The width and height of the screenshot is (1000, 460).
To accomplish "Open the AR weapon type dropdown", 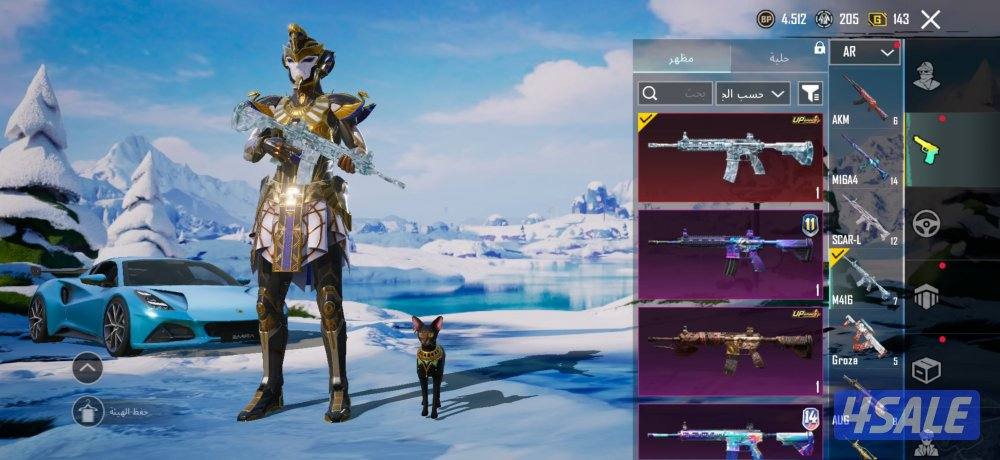I will 864,52.
